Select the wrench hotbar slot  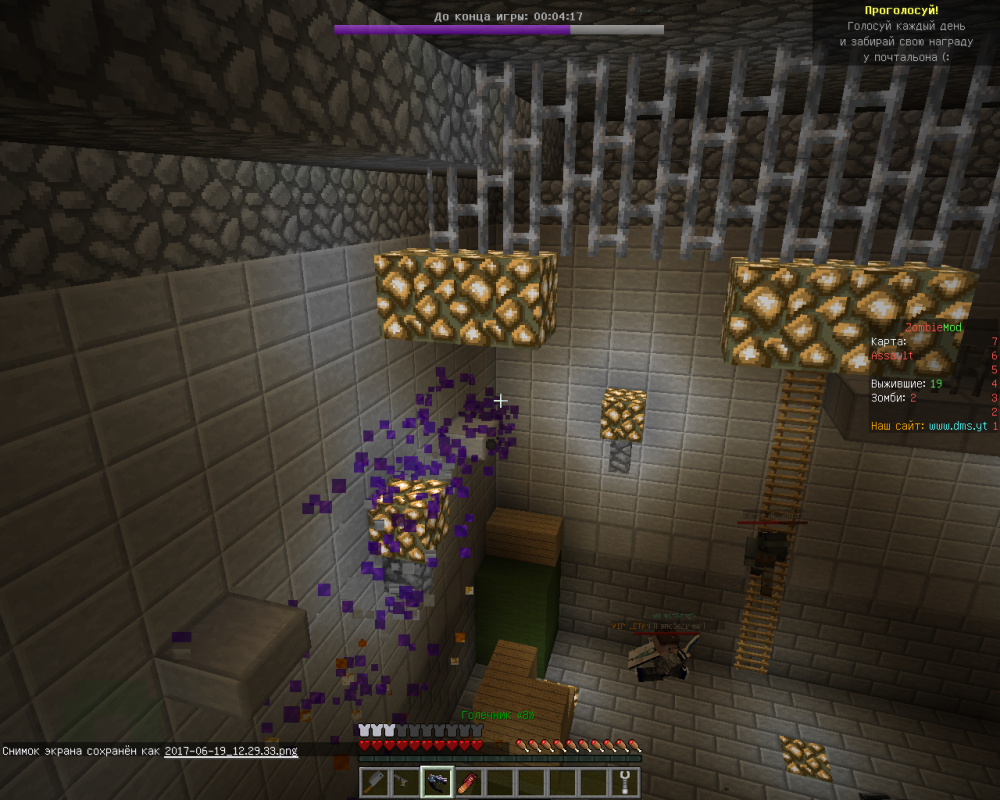pyautogui.click(x=624, y=782)
